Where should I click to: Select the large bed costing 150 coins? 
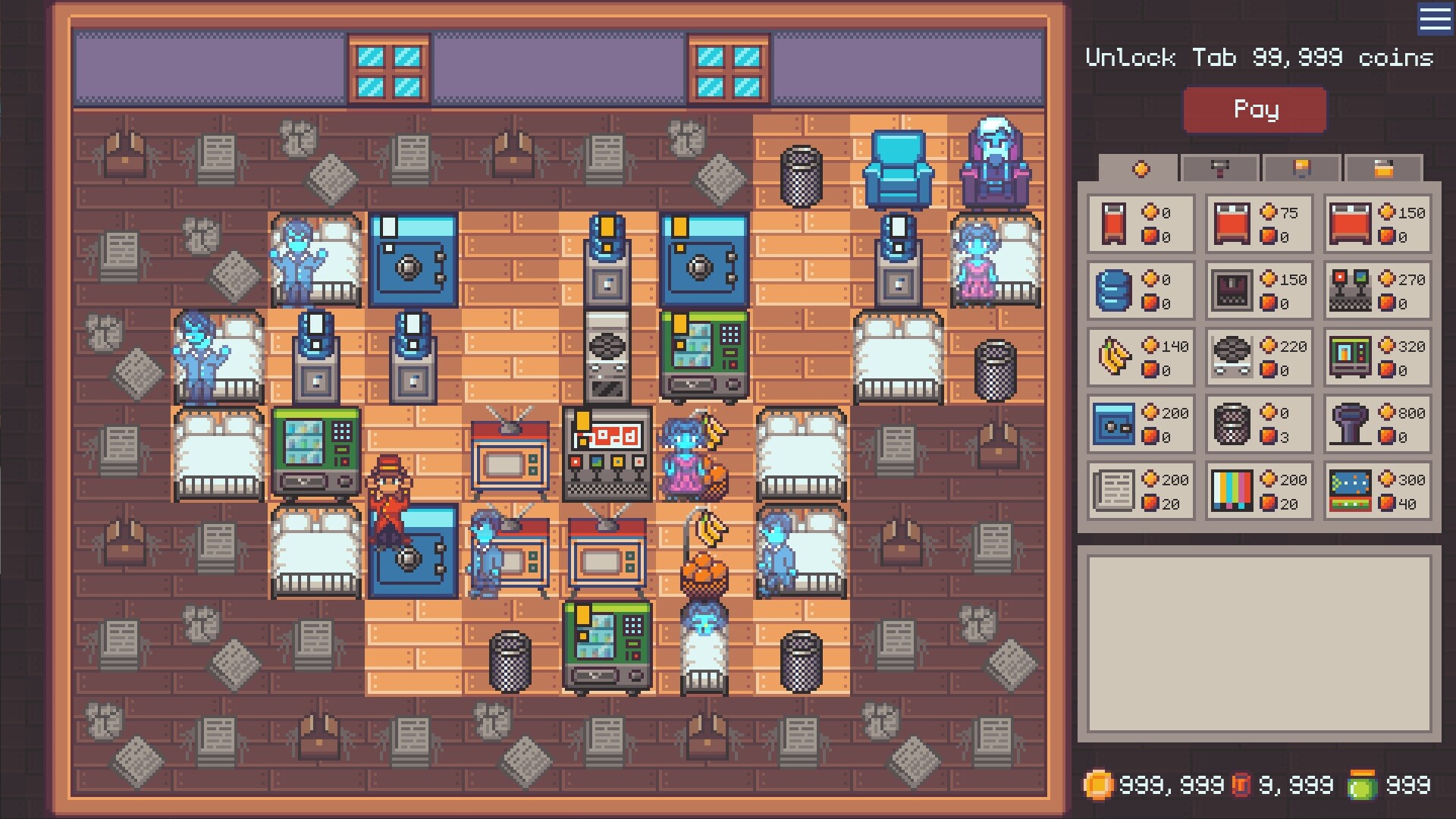1377,224
